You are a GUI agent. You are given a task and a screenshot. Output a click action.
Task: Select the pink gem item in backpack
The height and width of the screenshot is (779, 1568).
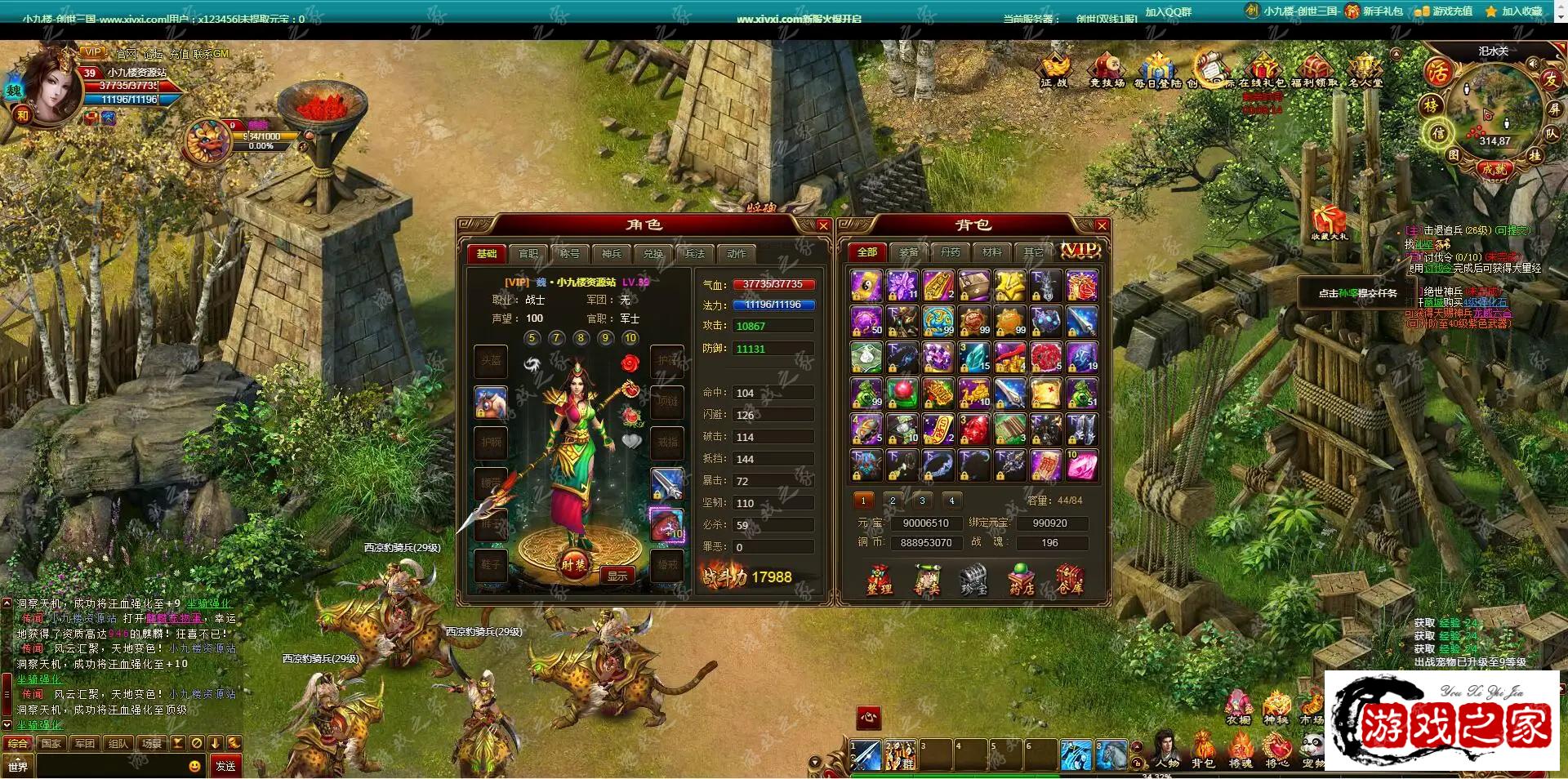pos(1081,465)
